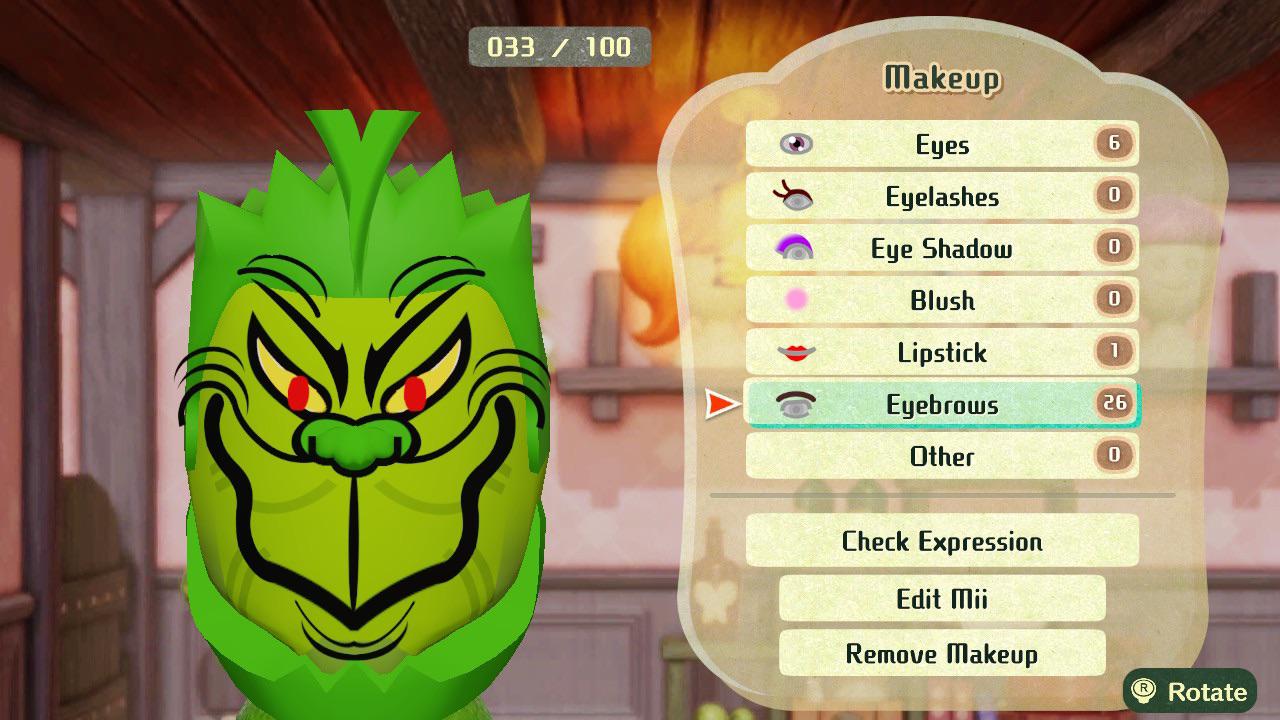The height and width of the screenshot is (720, 1280).
Task: Click Remove Makeup button
Action: (x=941, y=654)
